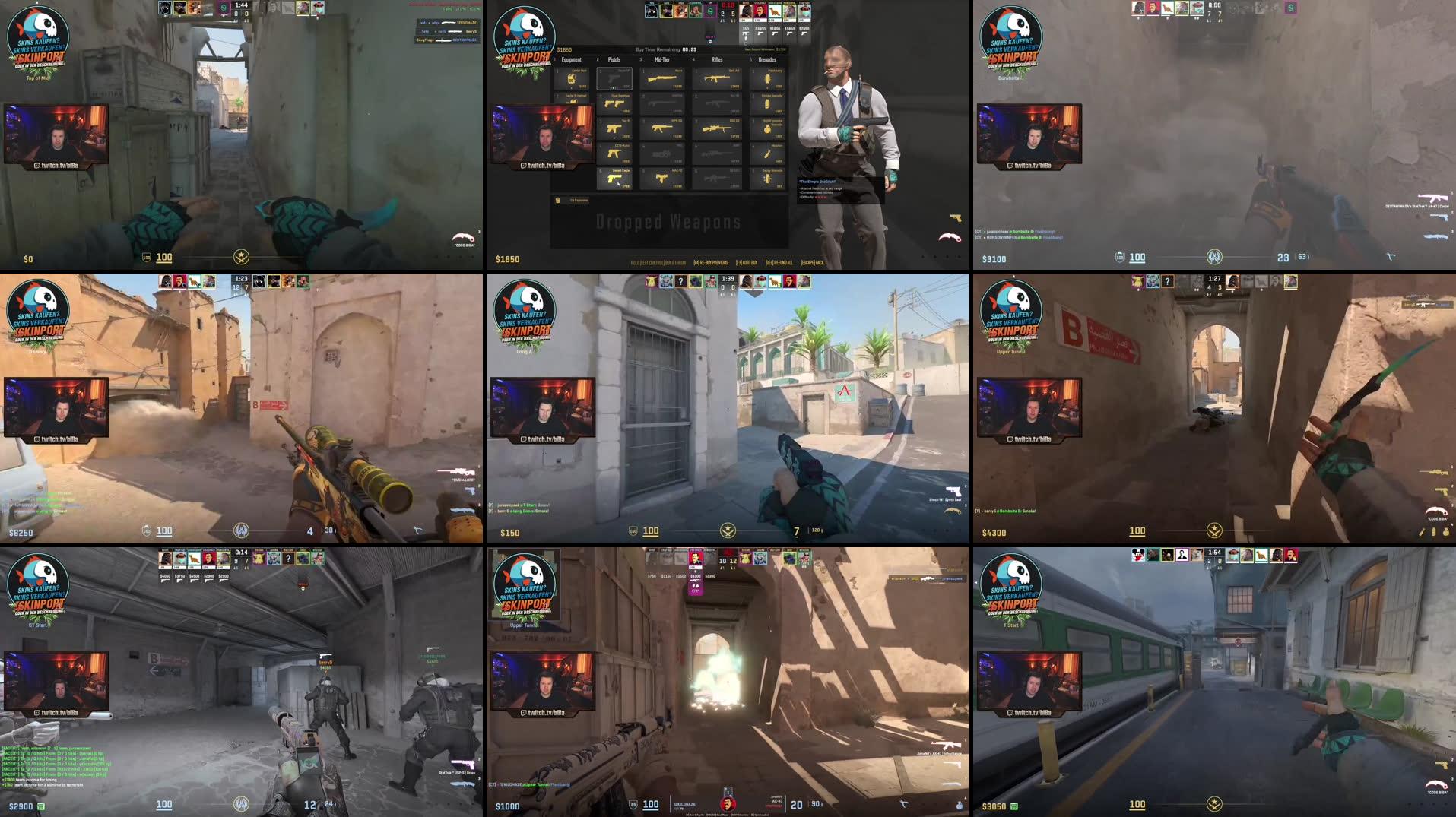Switch to the Rifles category header
The width and height of the screenshot is (1456, 817).
[x=718, y=59]
